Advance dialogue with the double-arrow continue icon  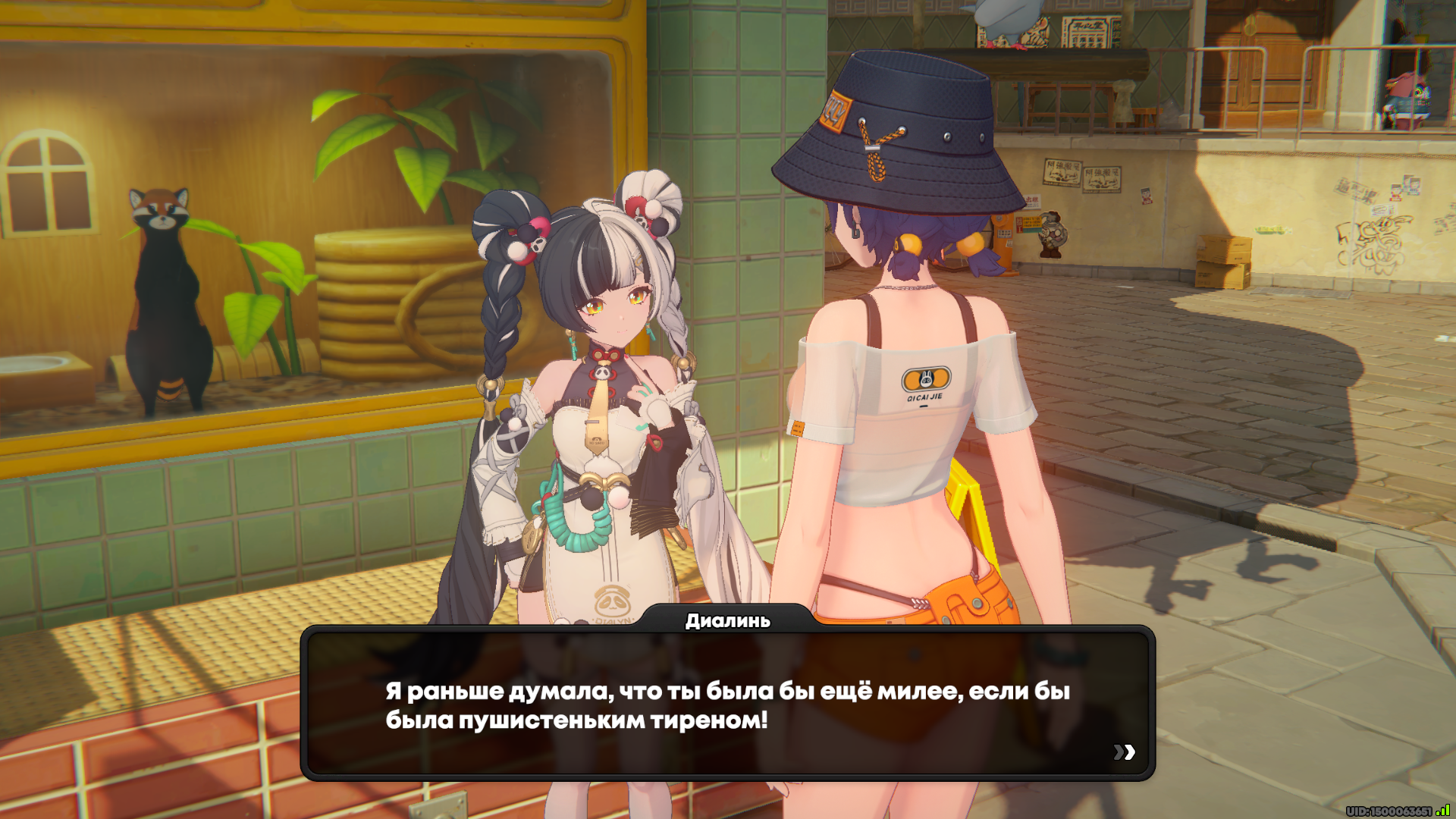[x=1124, y=752]
